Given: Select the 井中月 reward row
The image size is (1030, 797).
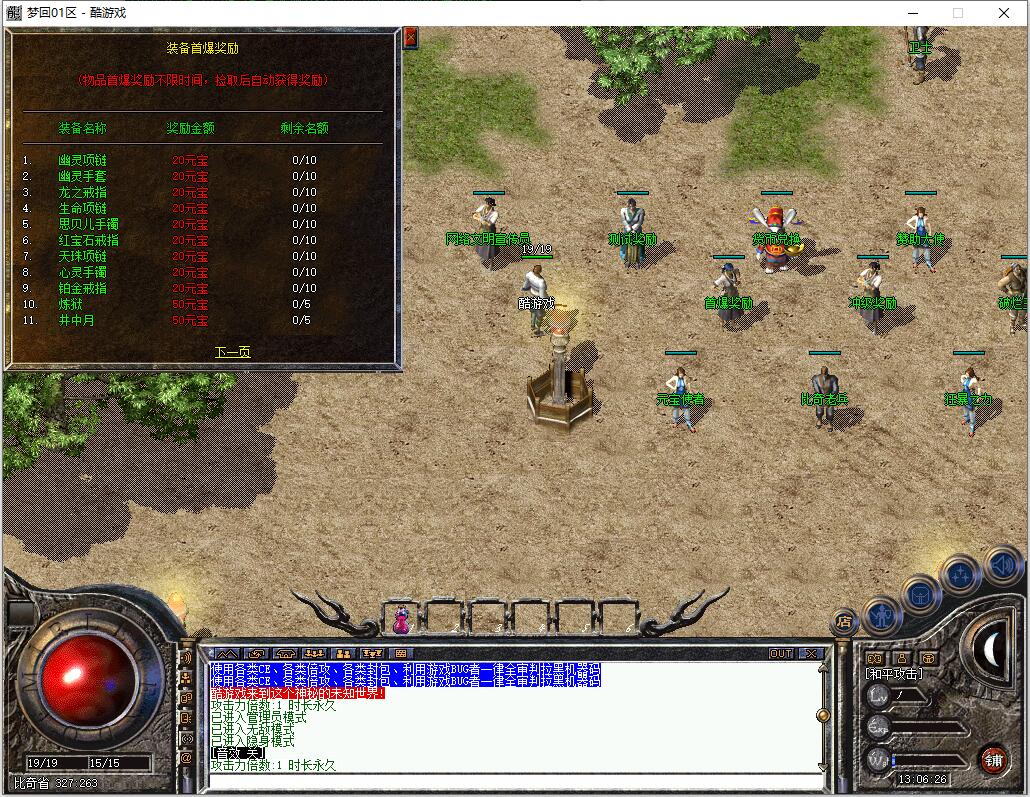Looking at the screenshot, I should (76, 320).
